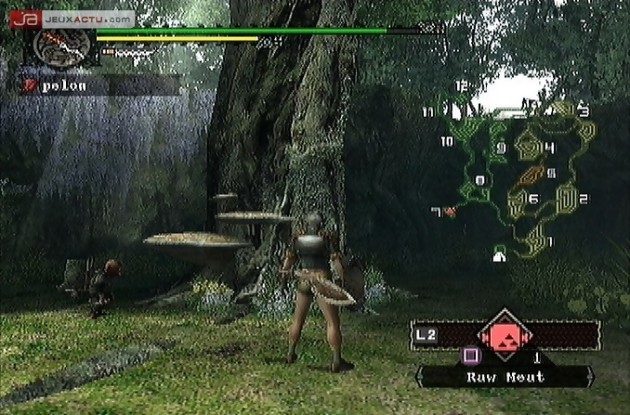Click the Raw Meat item name bar
This screenshot has height=415, width=630.
pos(504,377)
